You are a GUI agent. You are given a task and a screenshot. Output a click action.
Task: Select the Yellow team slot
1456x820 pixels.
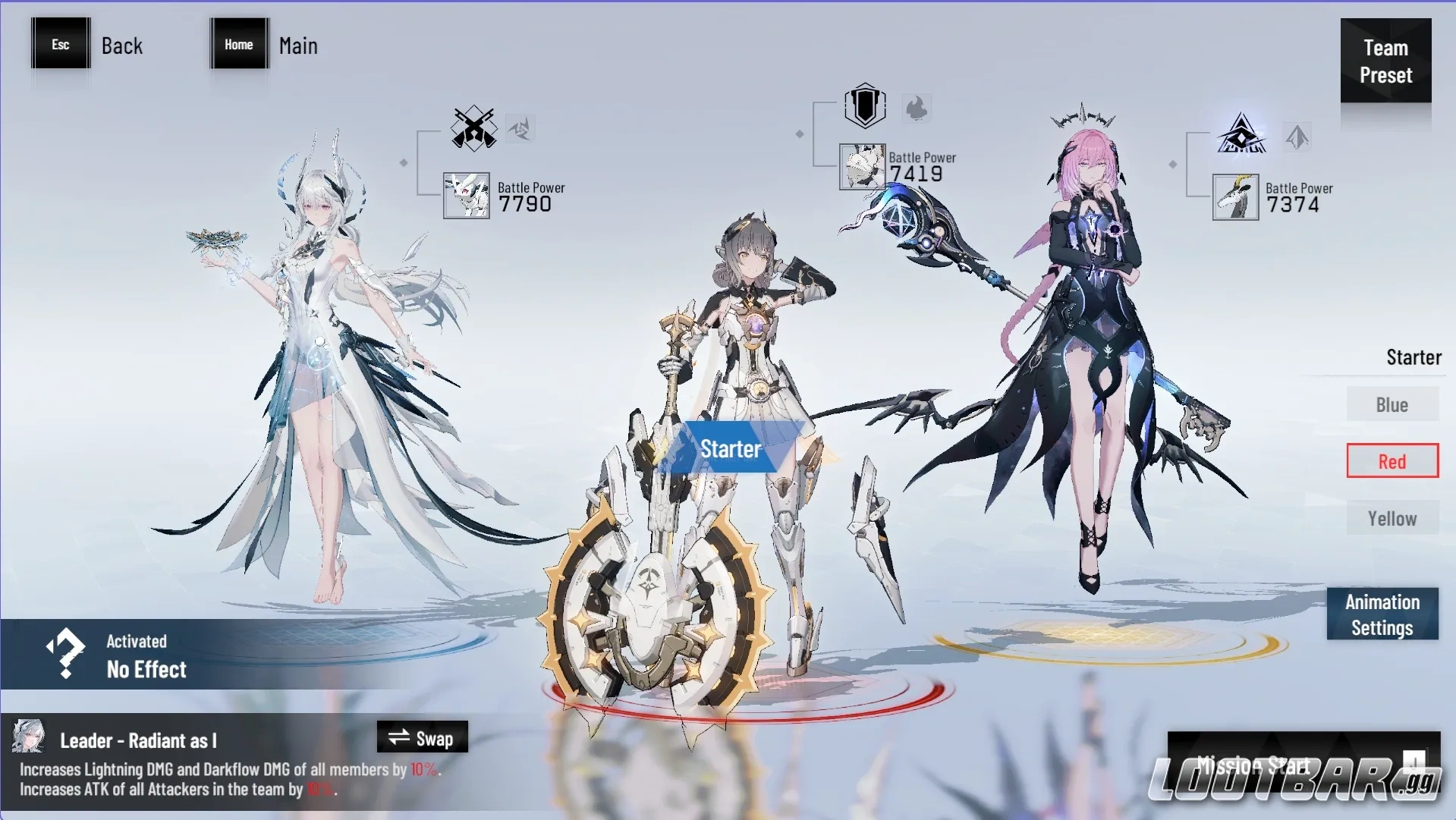click(x=1392, y=518)
